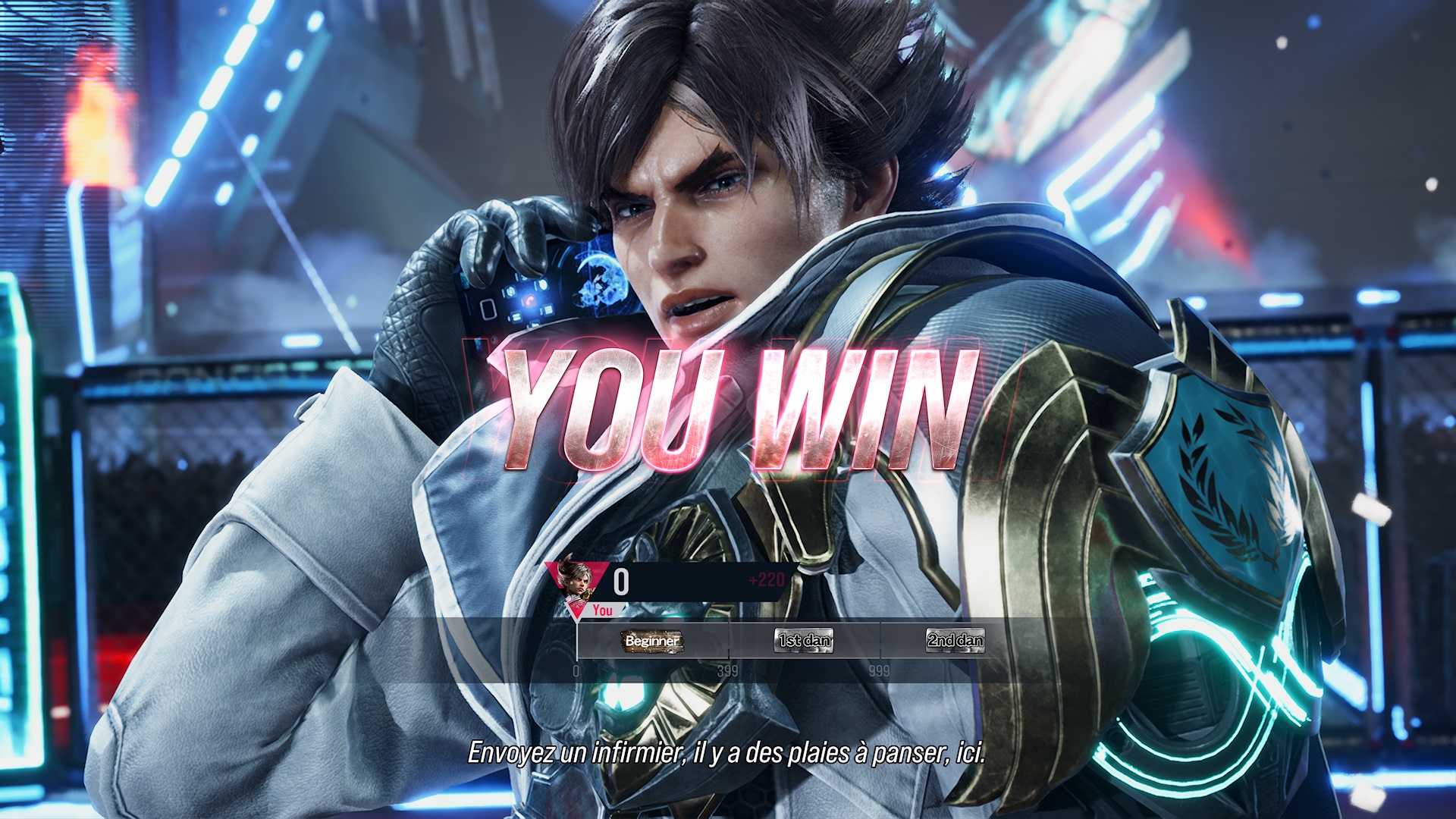Select the Beginner rank badge
1456x819 pixels.
[x=652, y=641]
